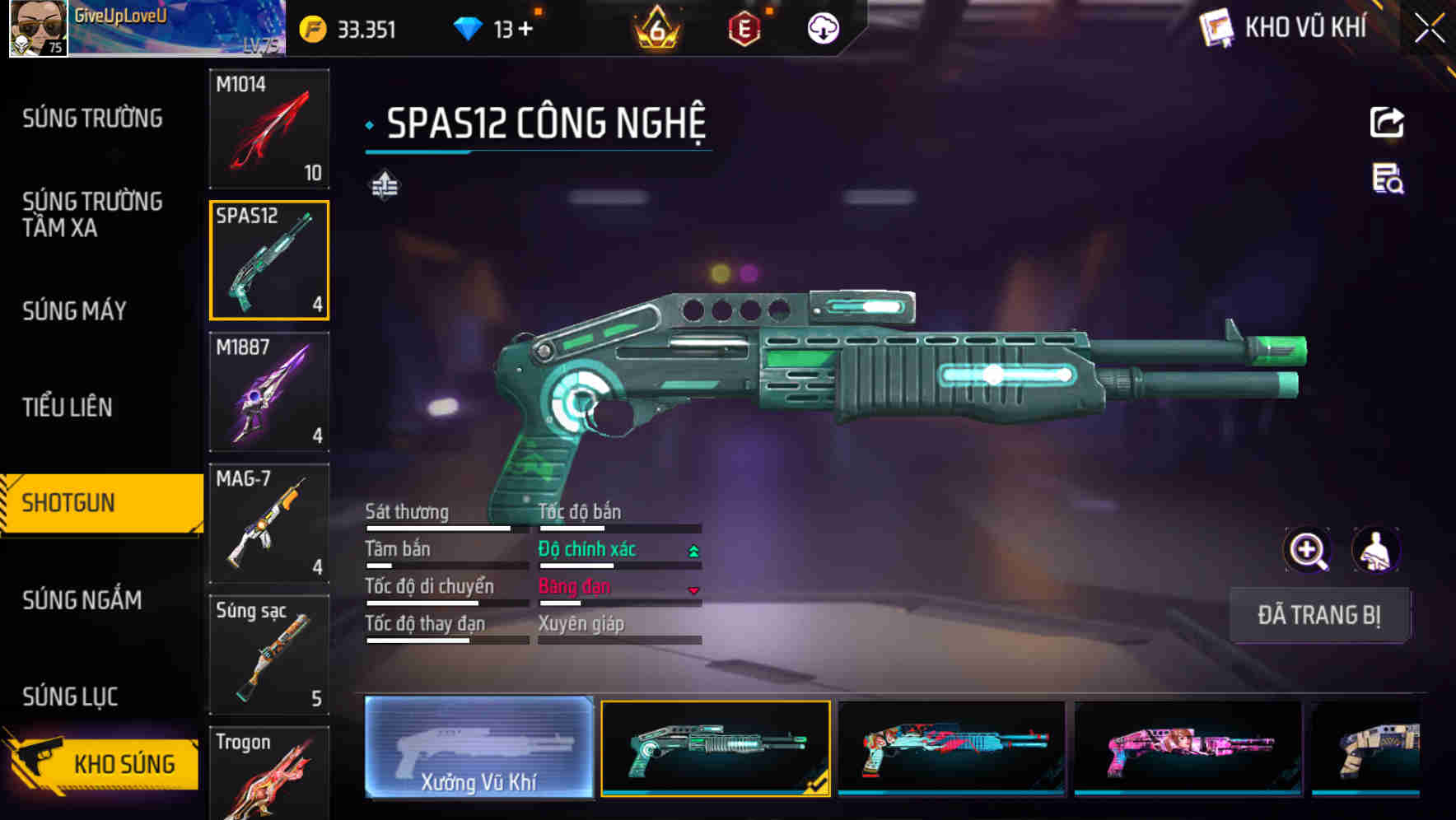This screenshot has height=820, width=1456.
Task: Choose the MAG-7 weapon tile
Action: pyautogui.click(x=269, y=524)
